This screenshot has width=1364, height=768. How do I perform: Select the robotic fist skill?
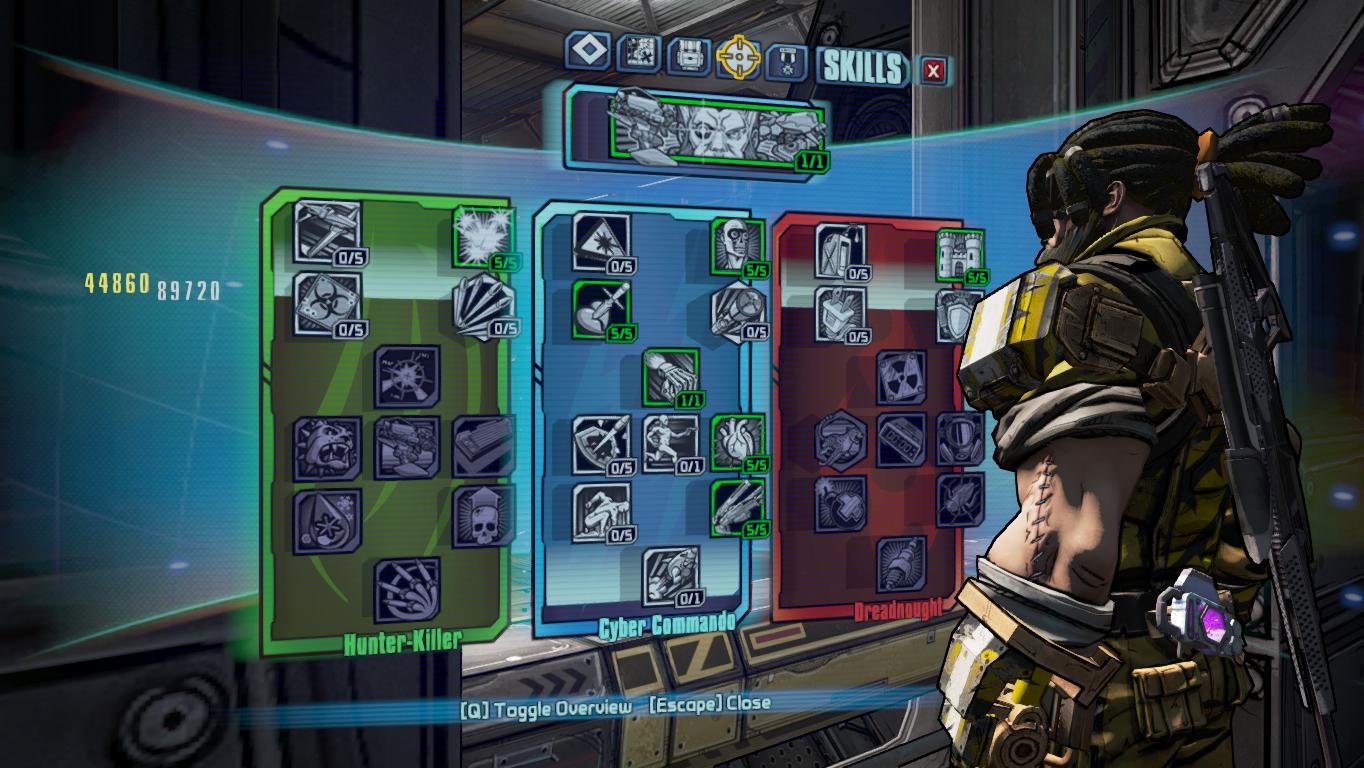click(671, 377)
